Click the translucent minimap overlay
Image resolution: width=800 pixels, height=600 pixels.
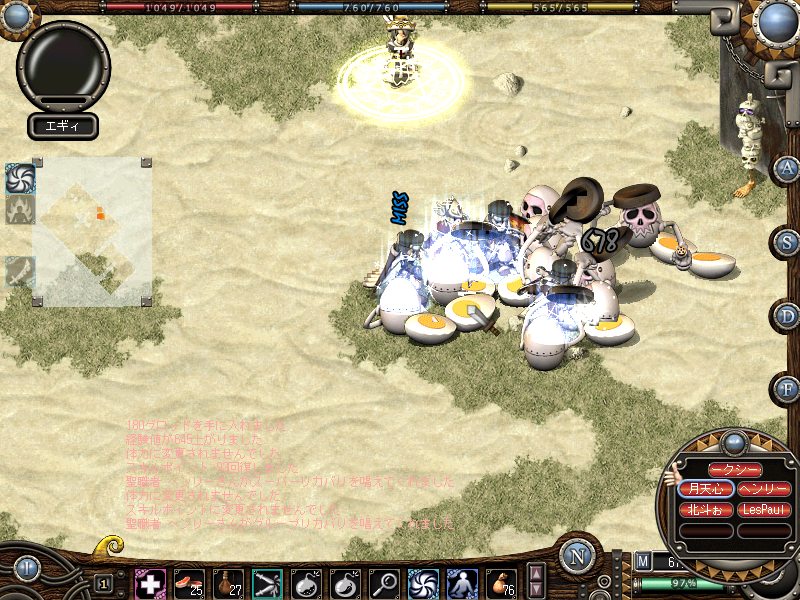point(93,230)
